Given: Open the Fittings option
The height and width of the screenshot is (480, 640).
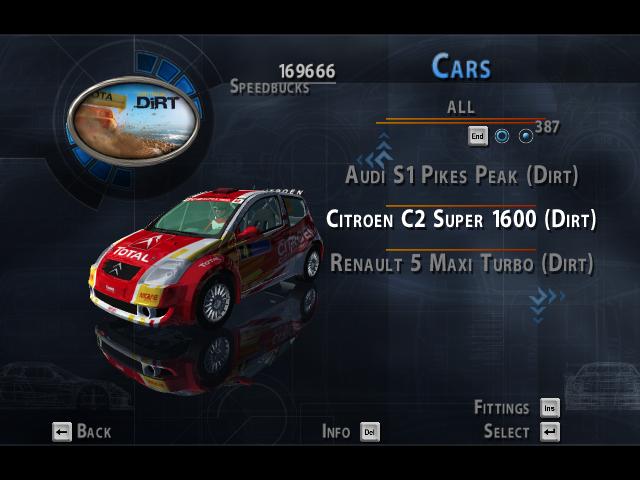Looking at the screenshot, I should (x=516, y=408).
